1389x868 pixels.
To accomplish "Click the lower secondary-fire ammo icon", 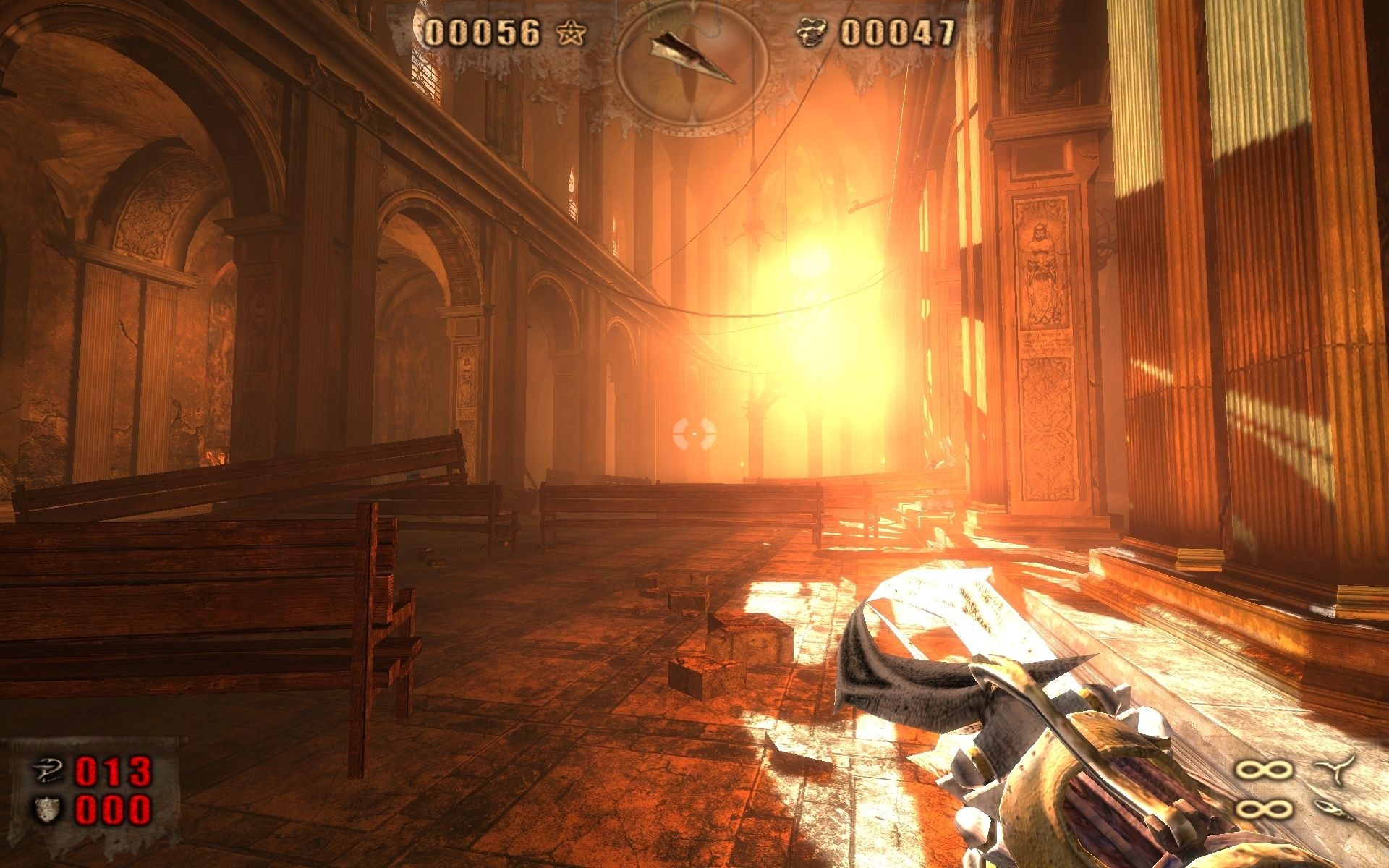I will 1335,809.
